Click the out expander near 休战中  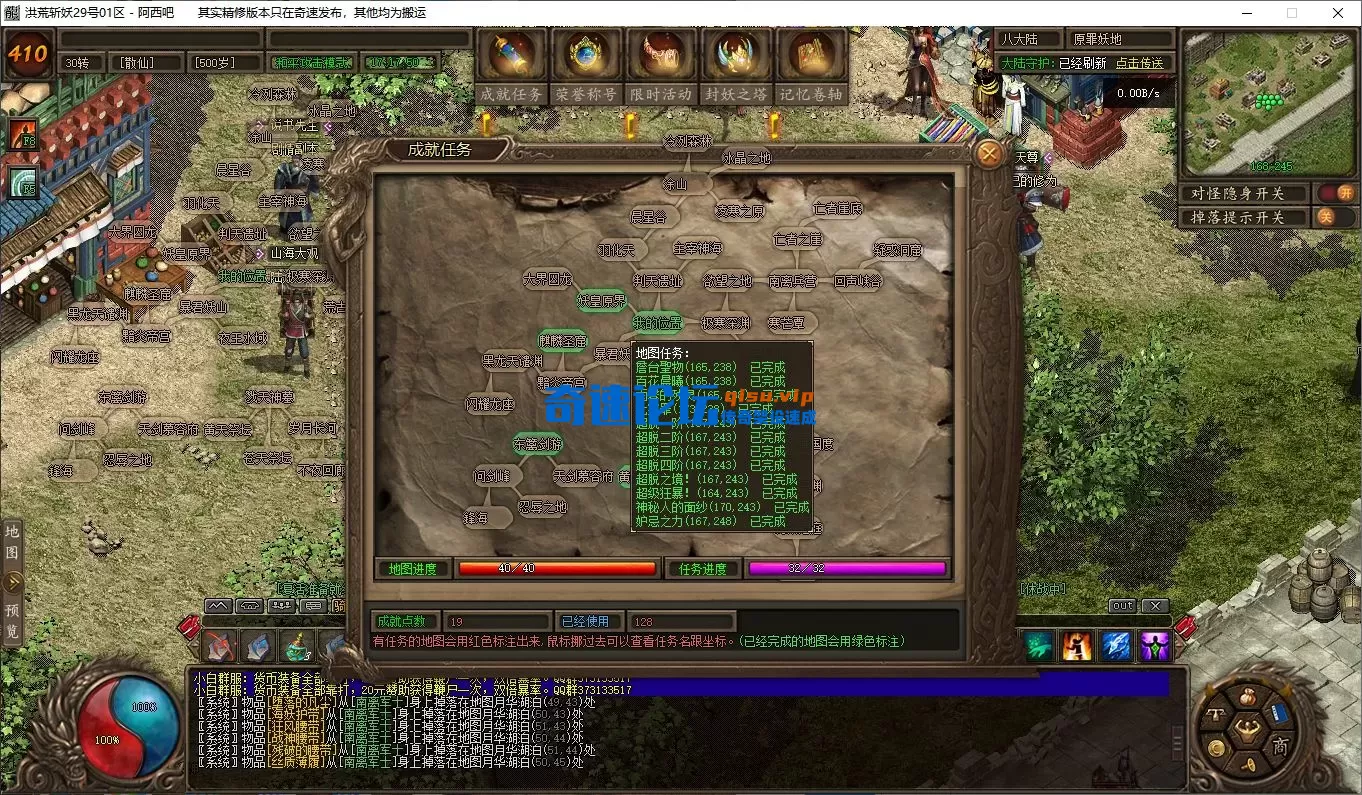click(x=1122, y=605)
